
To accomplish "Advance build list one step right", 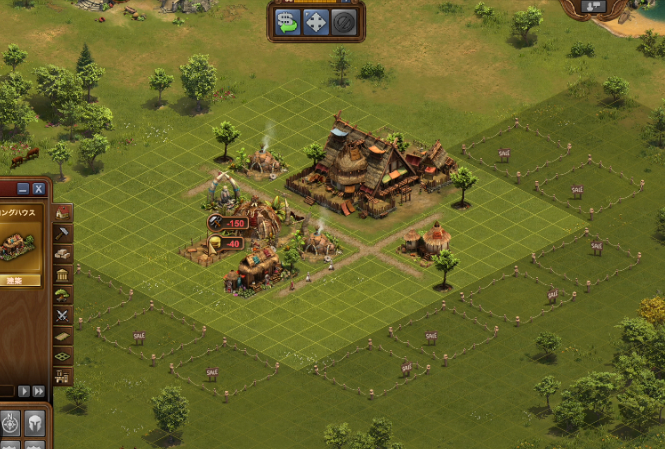I will (25, 391).
